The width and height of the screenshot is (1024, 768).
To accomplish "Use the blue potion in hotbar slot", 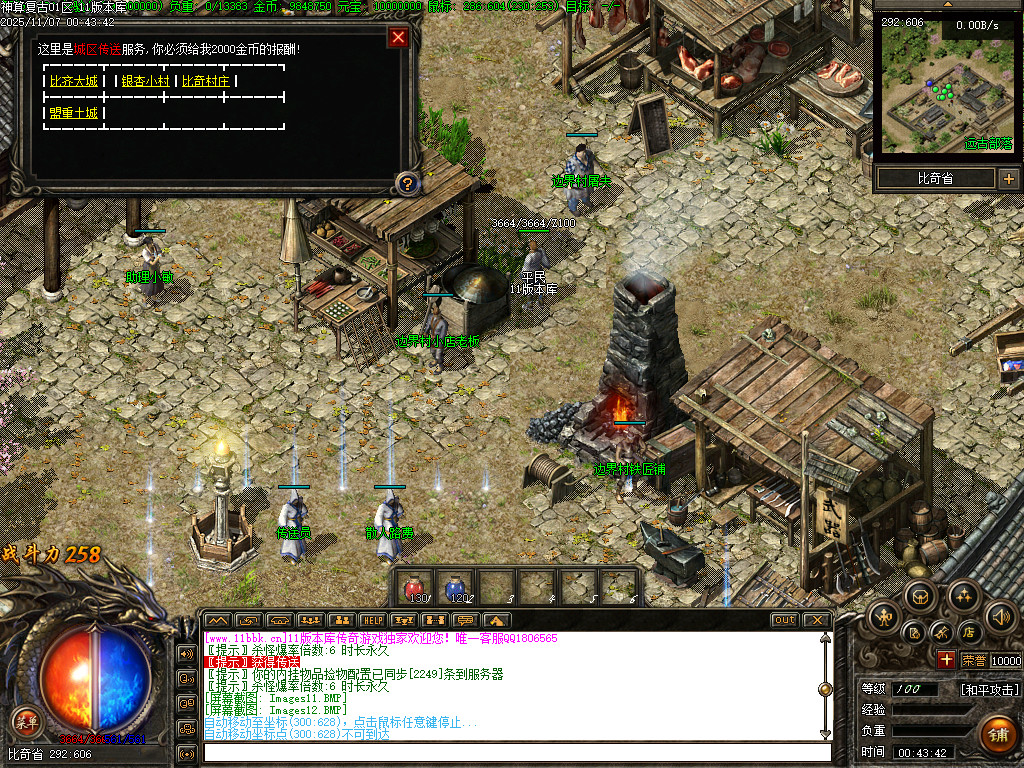I will point(455,588).
